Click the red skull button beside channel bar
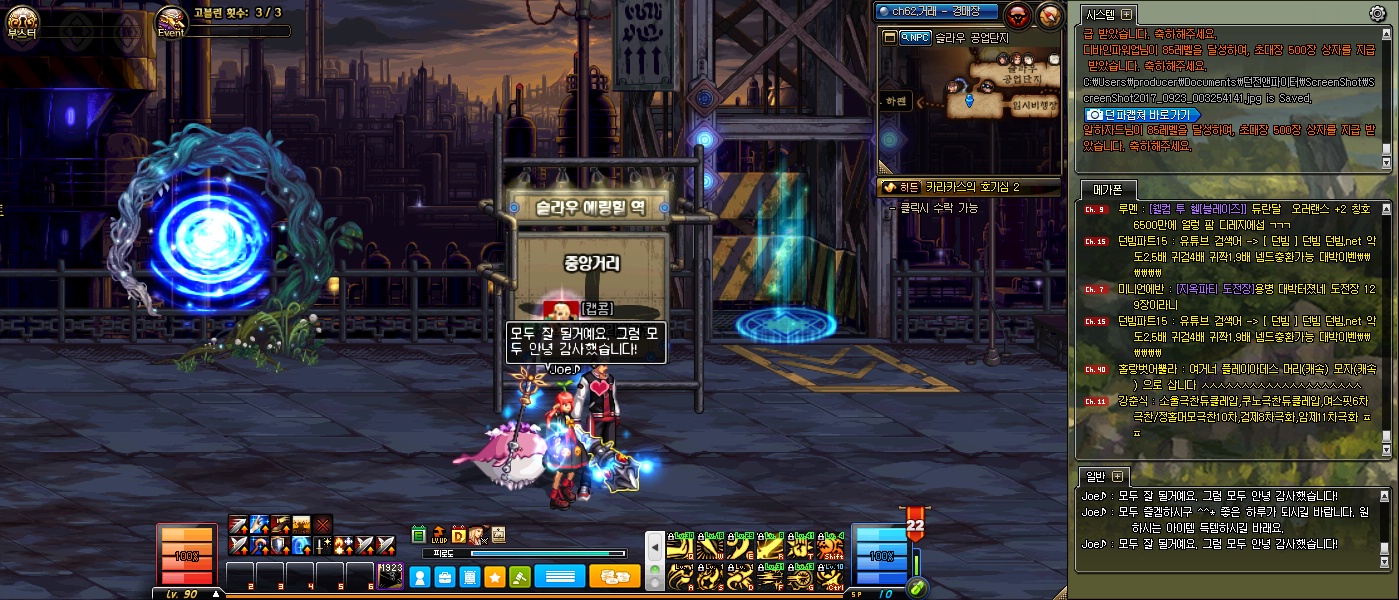This screenshot has height=600, width=1399. point(1018,15)
